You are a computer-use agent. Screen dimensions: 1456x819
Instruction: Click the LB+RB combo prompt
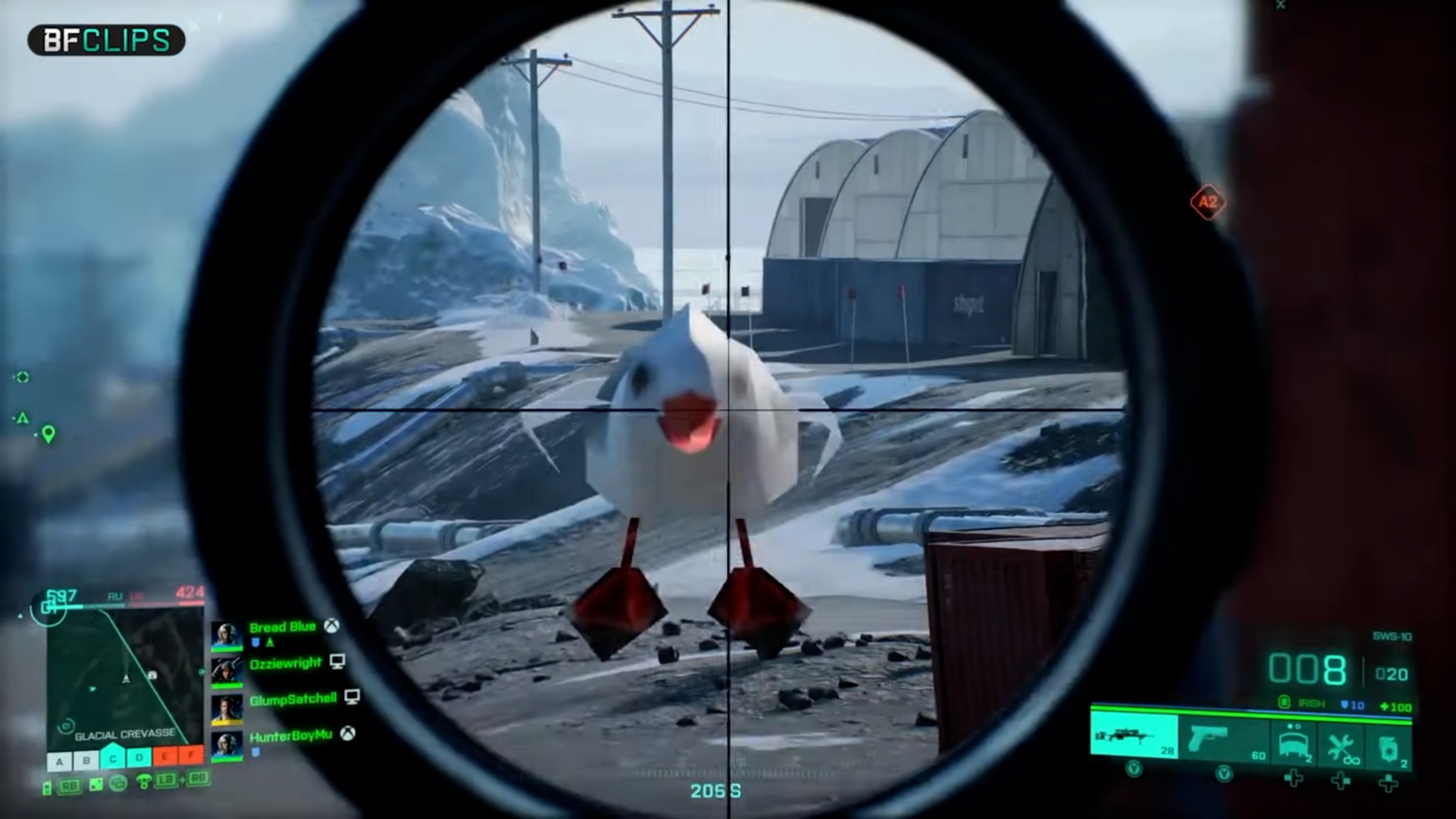point(184,780)
